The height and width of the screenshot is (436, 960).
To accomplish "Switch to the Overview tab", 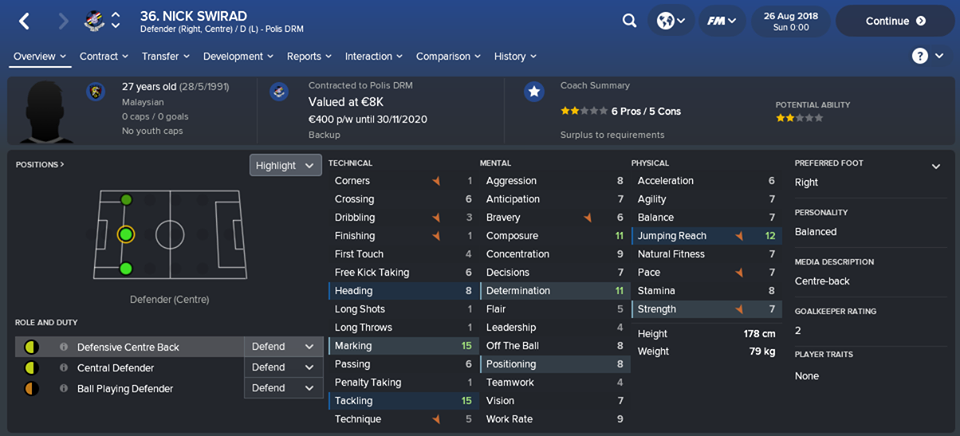I will click(x=40, y=56).
